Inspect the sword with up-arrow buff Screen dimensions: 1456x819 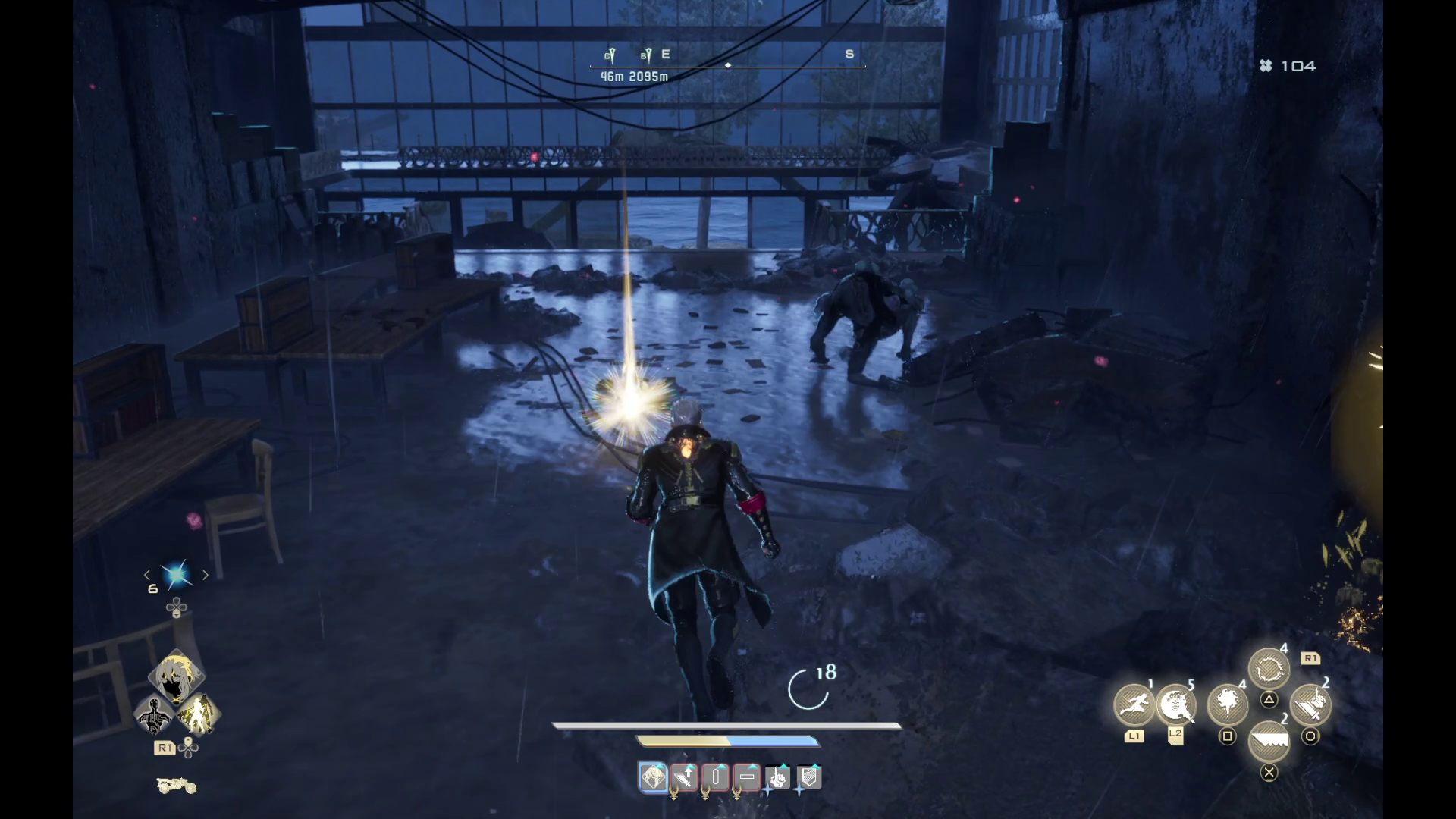tap(685, 777)
